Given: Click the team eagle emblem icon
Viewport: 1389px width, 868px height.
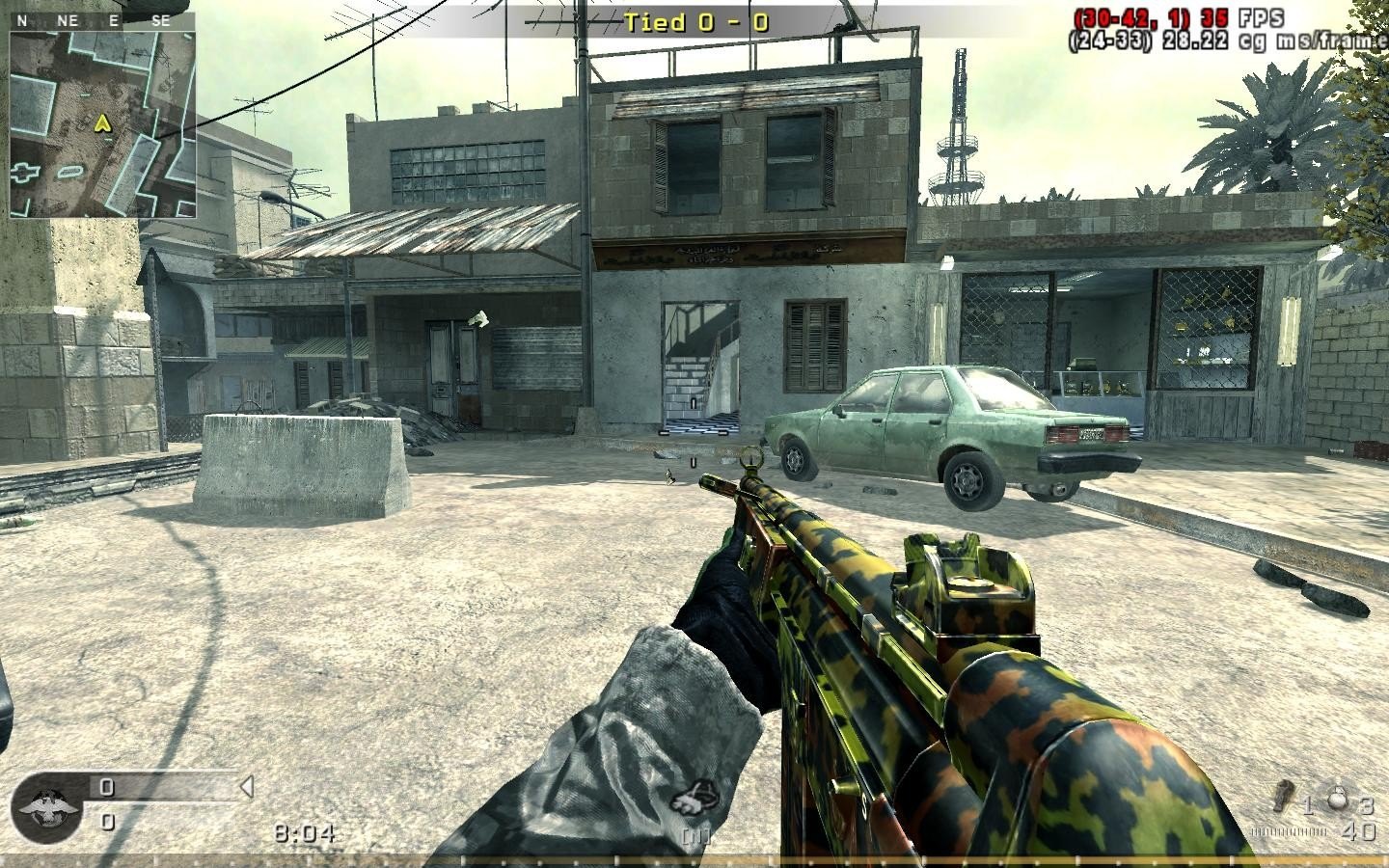Looking at the screenshot, I should pos(44,802).
